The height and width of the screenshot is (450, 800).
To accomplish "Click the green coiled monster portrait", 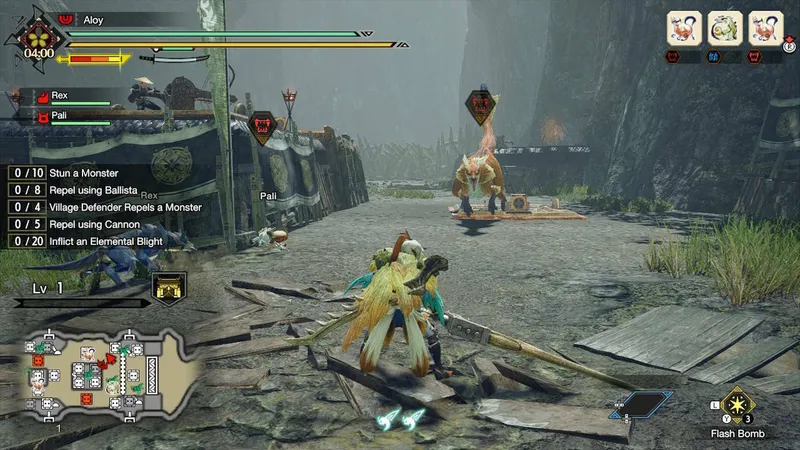I will pyautogui.click(x=724, y=27).
